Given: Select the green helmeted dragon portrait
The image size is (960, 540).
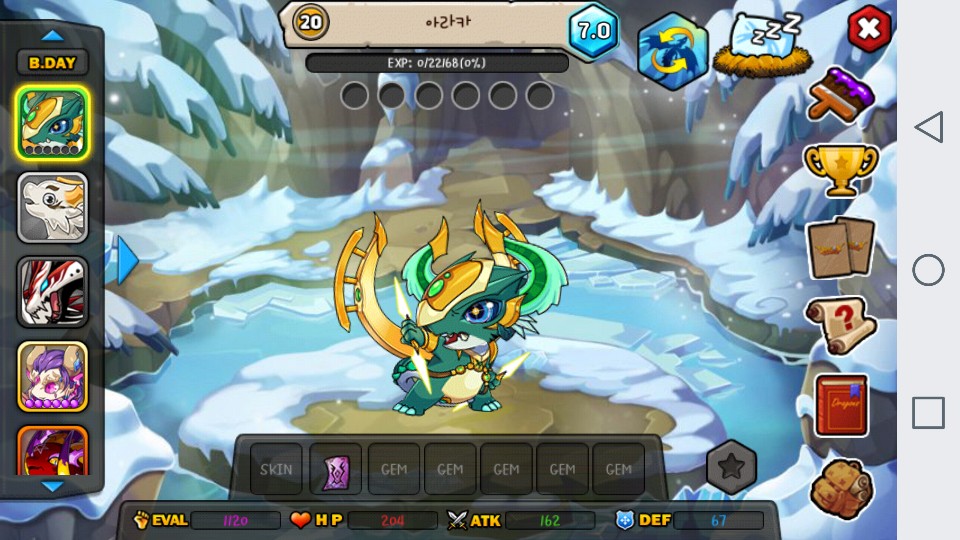Looking at the screenshot, I should pos(52,122).
